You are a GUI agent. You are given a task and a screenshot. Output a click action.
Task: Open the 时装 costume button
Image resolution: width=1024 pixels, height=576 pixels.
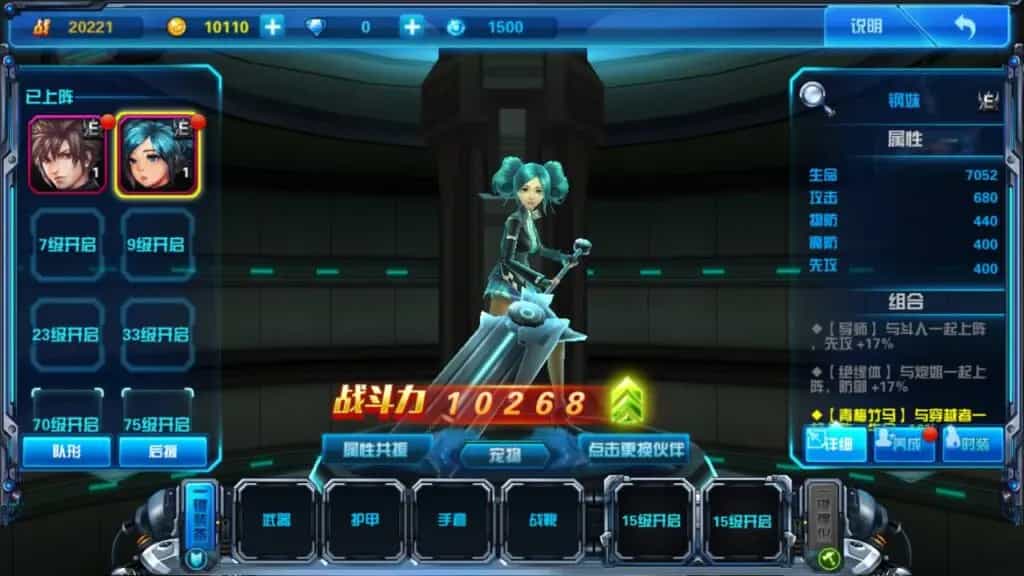click(x=971, y=444)
